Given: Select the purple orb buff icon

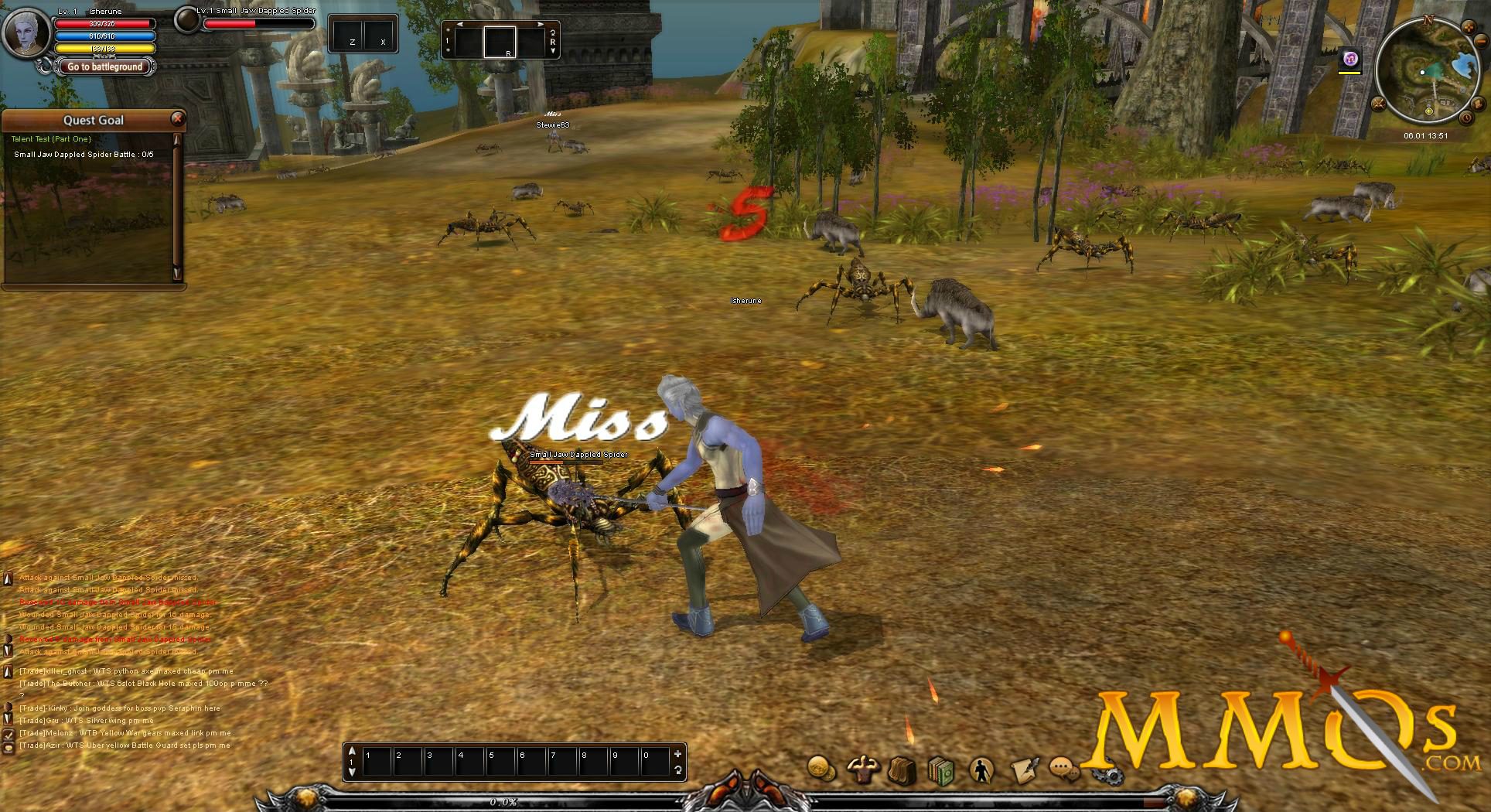Looking at the screenshot, I should (x=1349, y=58).
